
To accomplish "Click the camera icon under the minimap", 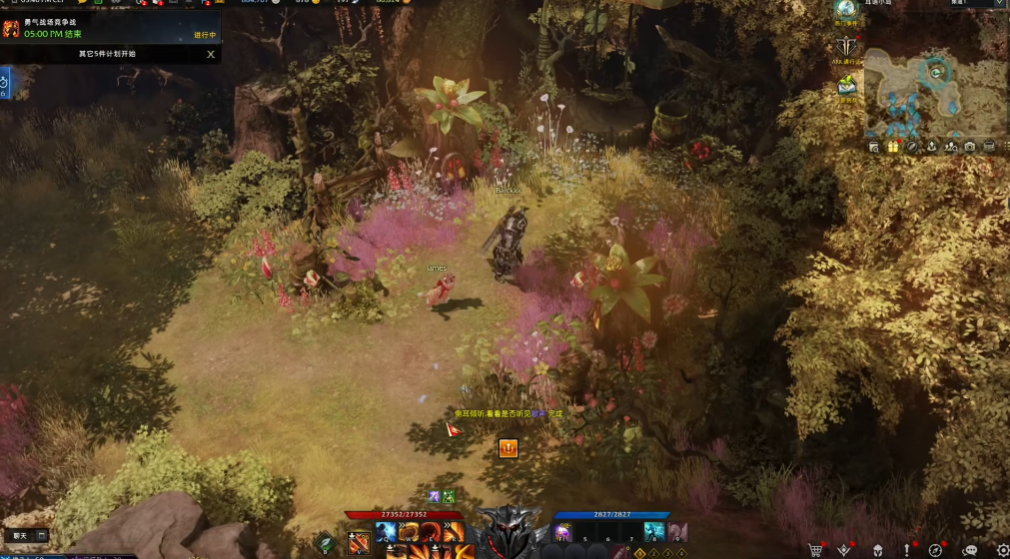I will pos(969,147).
